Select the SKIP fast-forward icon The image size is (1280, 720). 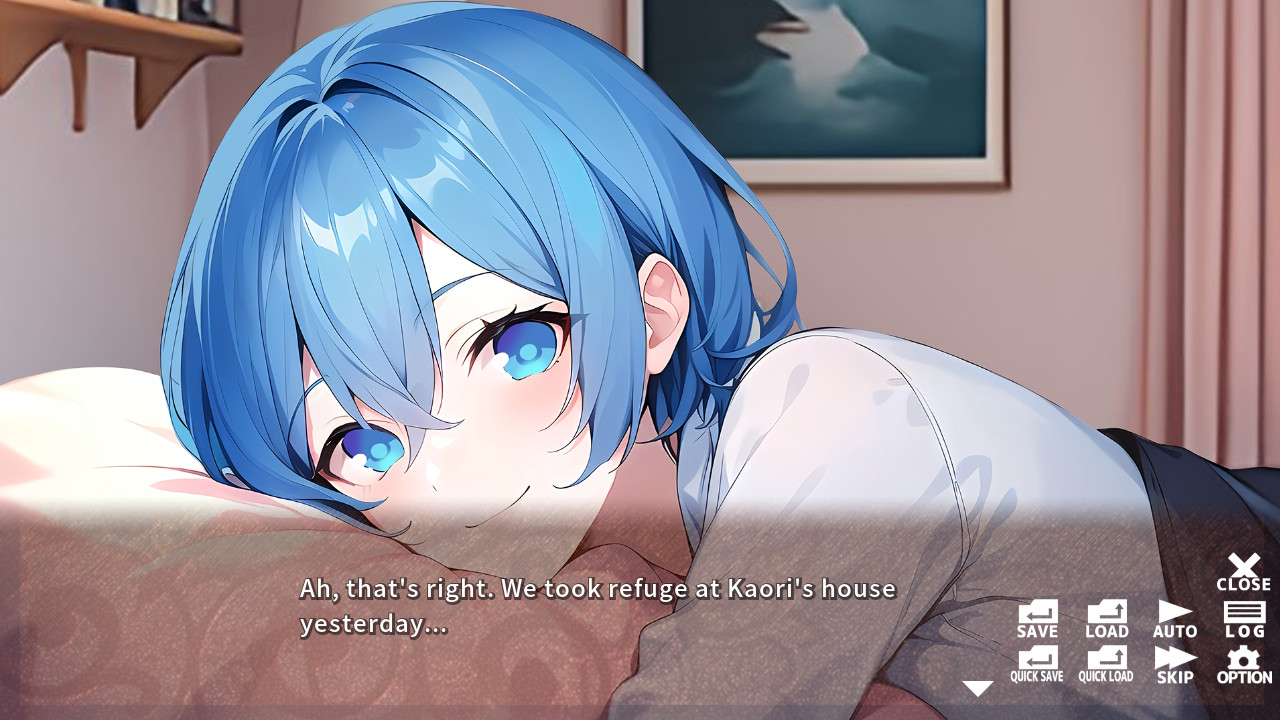pyautogui.click(x=1175, y=664)
